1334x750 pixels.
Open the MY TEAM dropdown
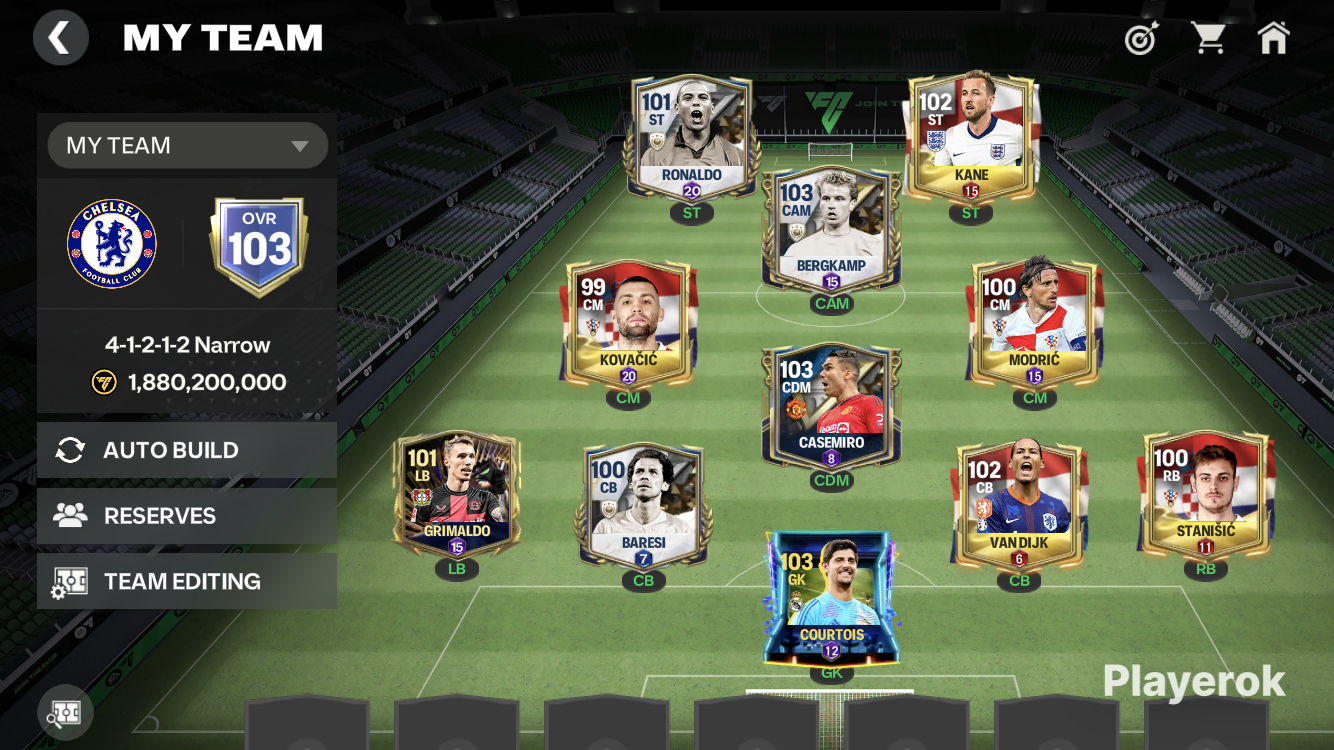point(188,146)
